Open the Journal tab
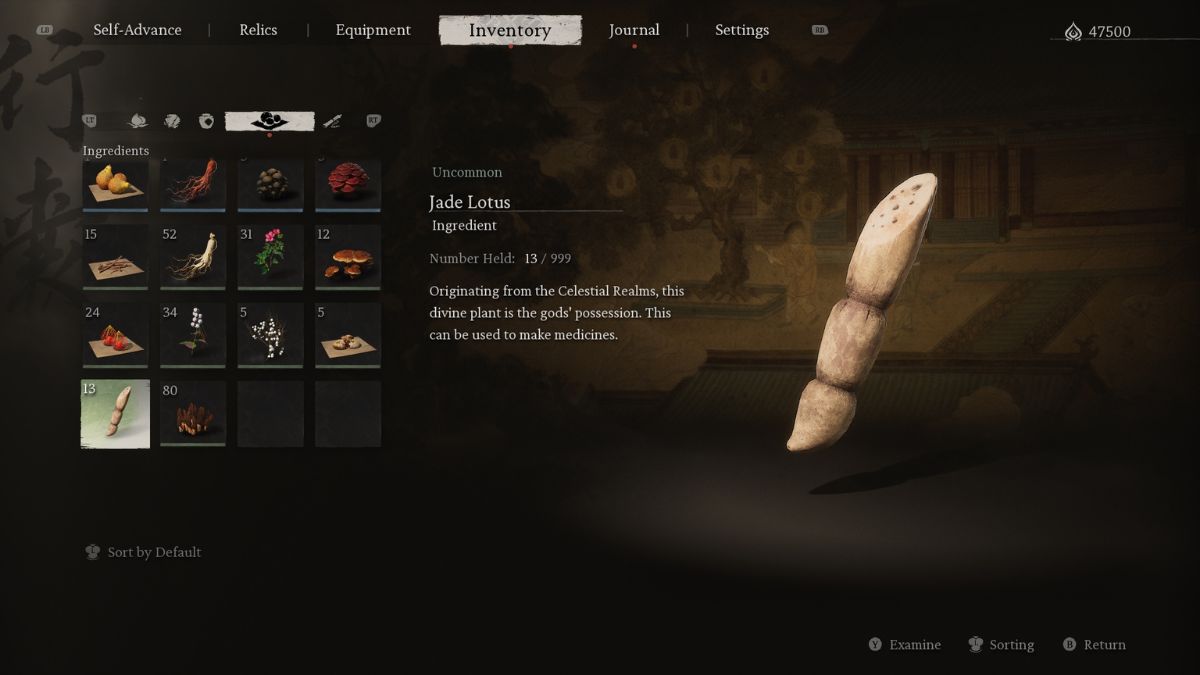This screenshot has width=1200, height=675. coord(634,30)
